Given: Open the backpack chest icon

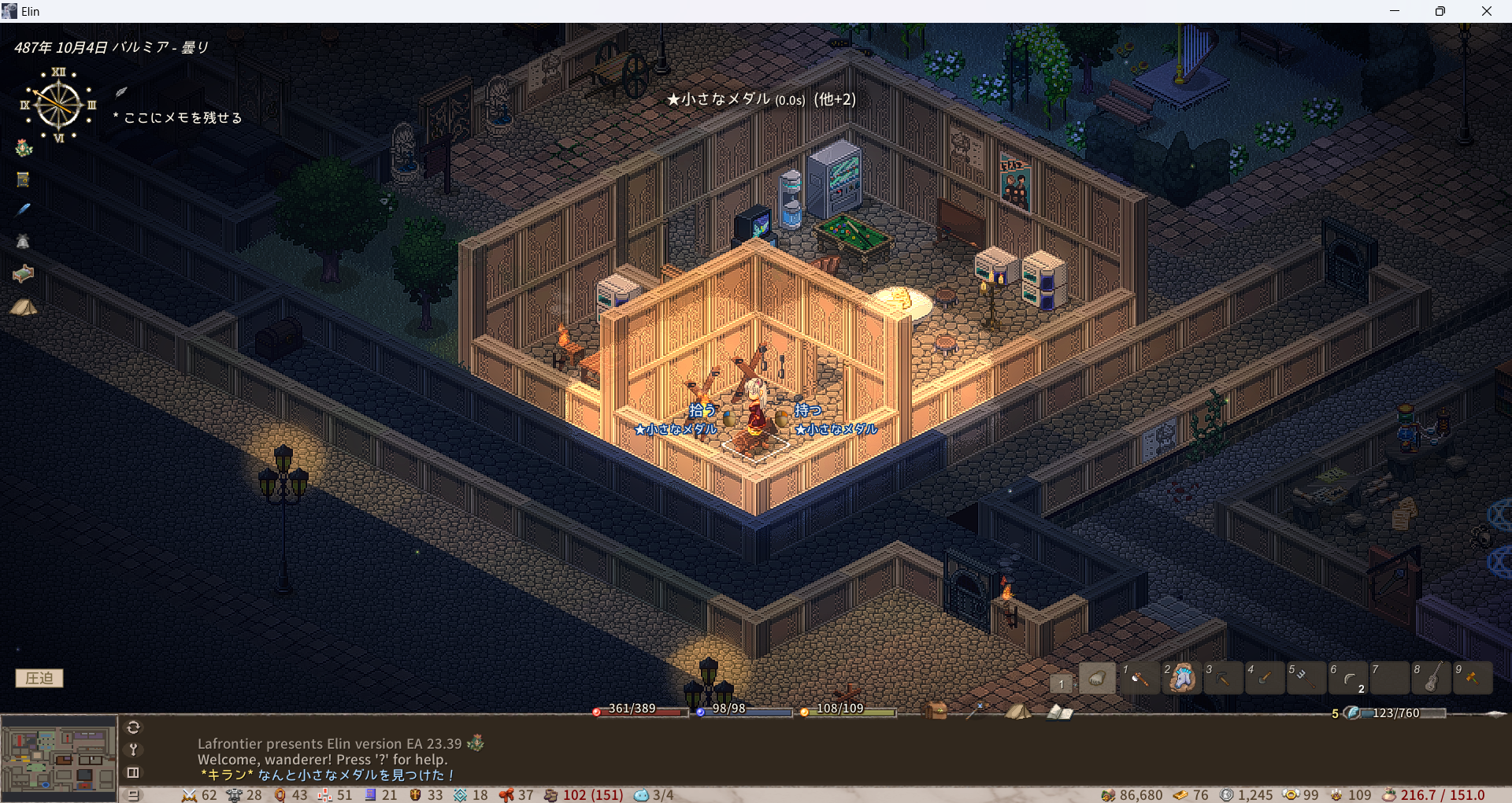Looking at the screenshot, I should pyautogui.click(x=936, y=711).
